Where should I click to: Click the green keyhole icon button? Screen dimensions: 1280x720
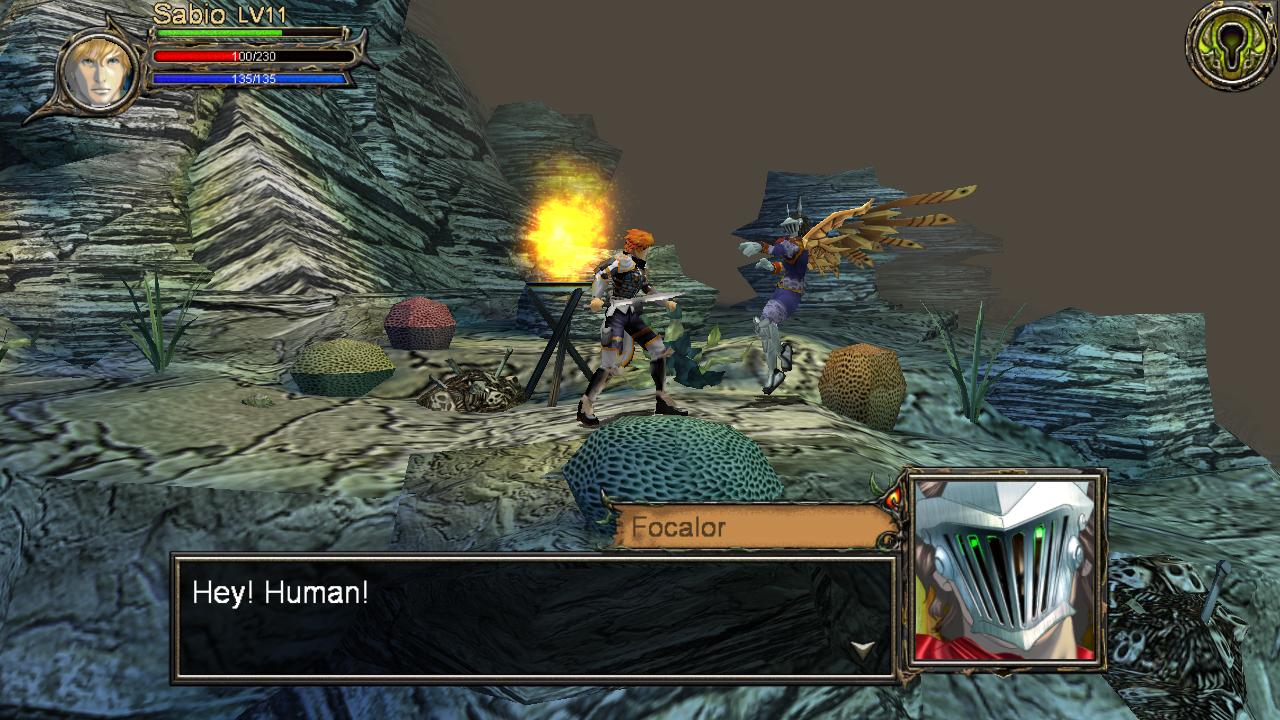click(1231, 45)
